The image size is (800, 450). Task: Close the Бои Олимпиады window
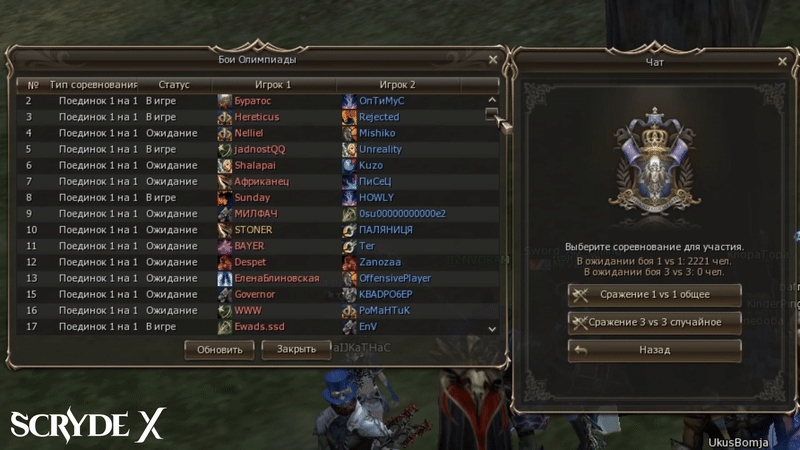click(493, 60)
